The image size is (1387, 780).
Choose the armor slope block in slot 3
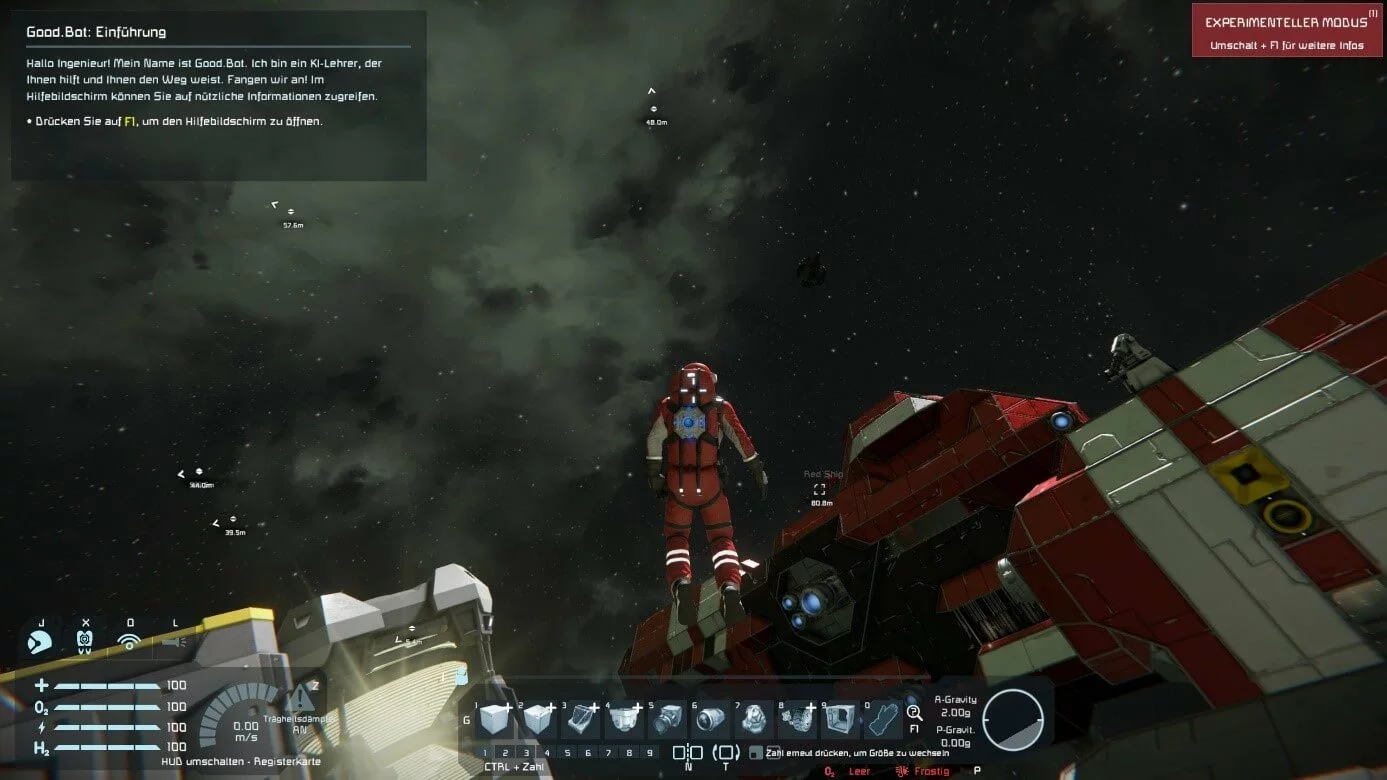tap(579, 719)
